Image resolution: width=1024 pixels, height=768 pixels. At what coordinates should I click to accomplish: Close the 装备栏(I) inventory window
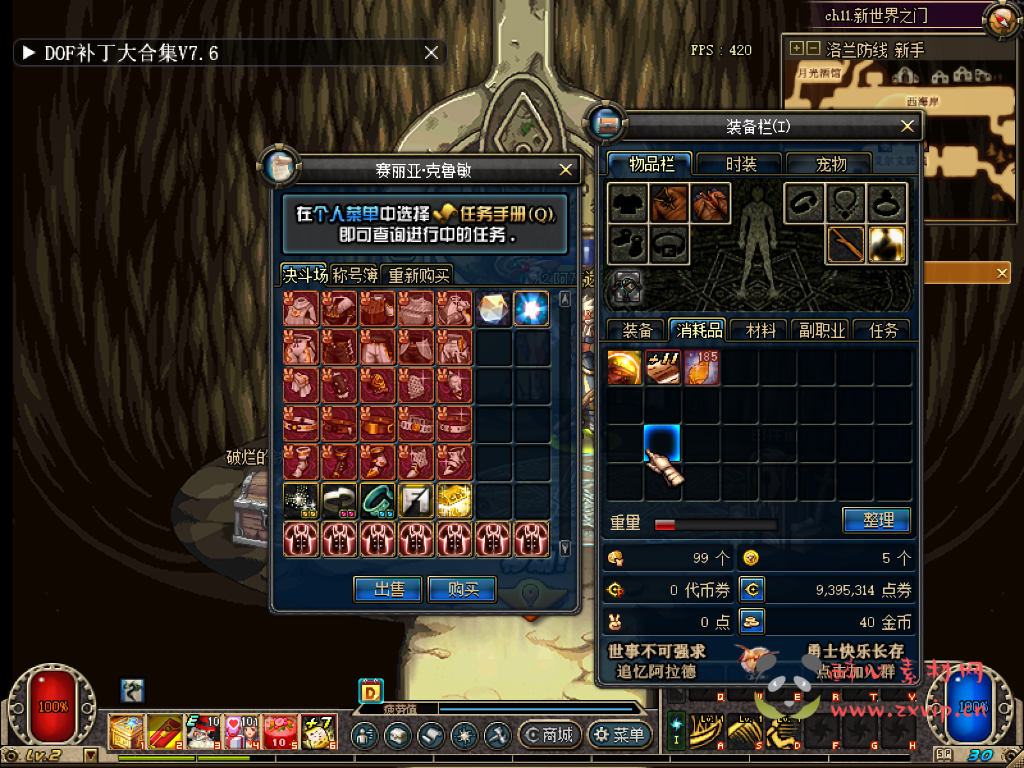[x=907, y=126]
